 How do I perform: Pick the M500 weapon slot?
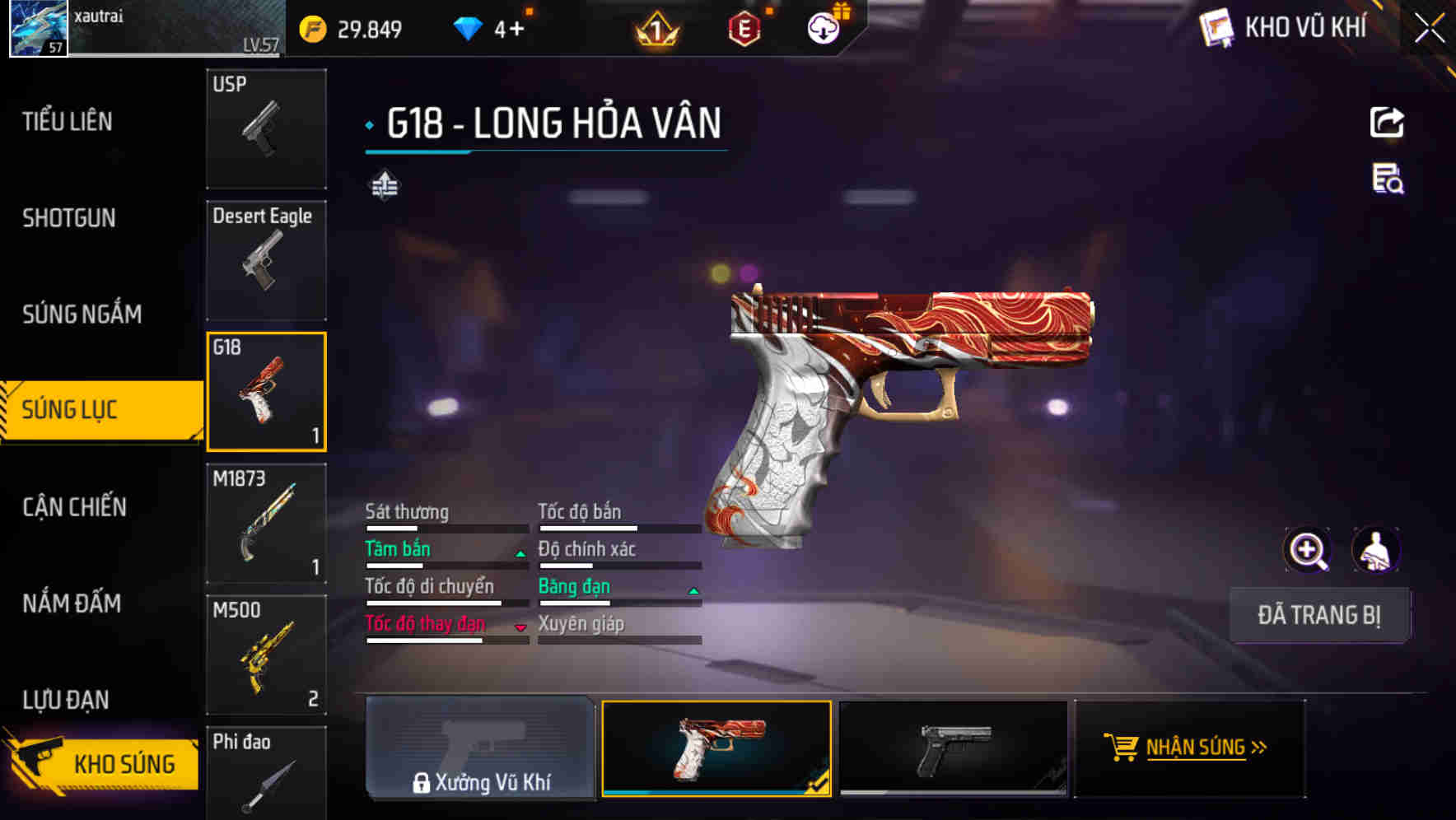[x=266, y=655]
